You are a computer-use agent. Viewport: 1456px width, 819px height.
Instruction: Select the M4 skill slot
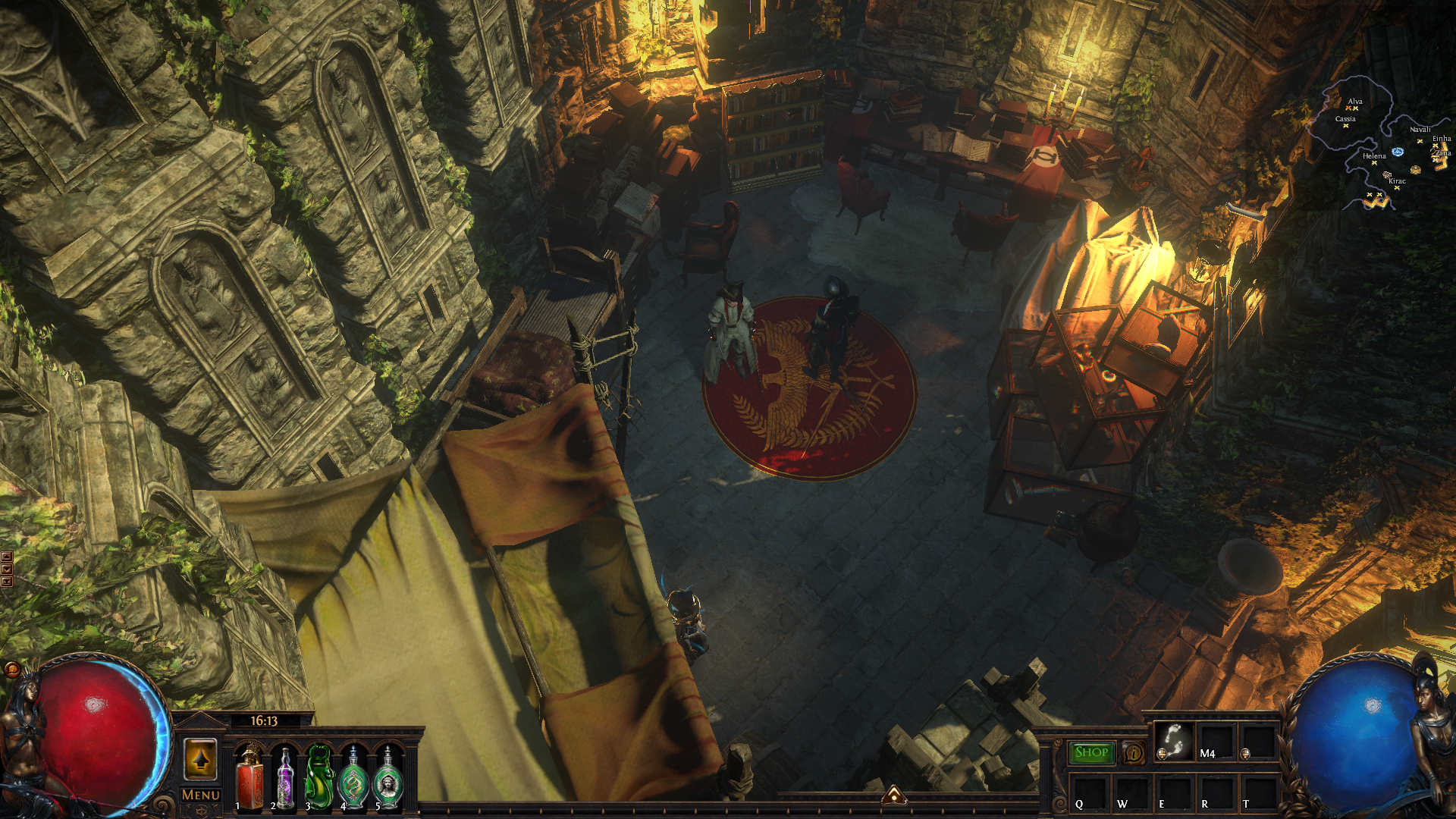(1216, 741)
